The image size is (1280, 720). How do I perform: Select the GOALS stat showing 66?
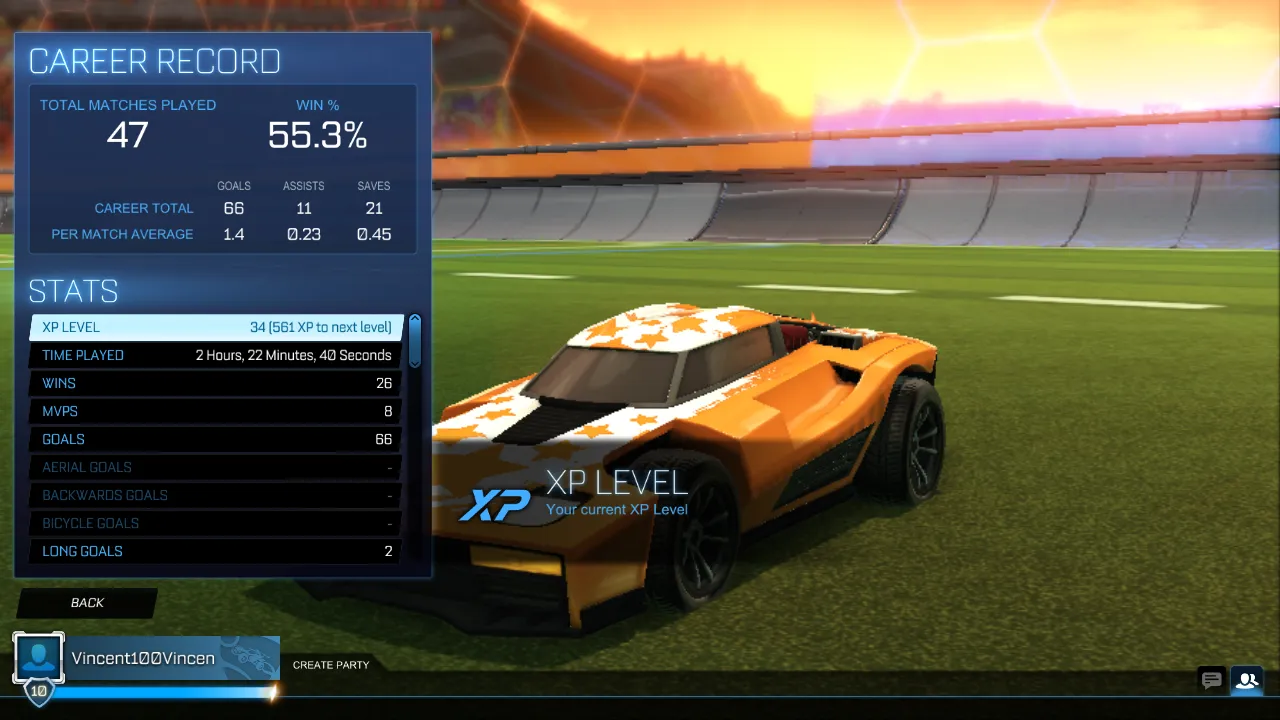point(215,439)
